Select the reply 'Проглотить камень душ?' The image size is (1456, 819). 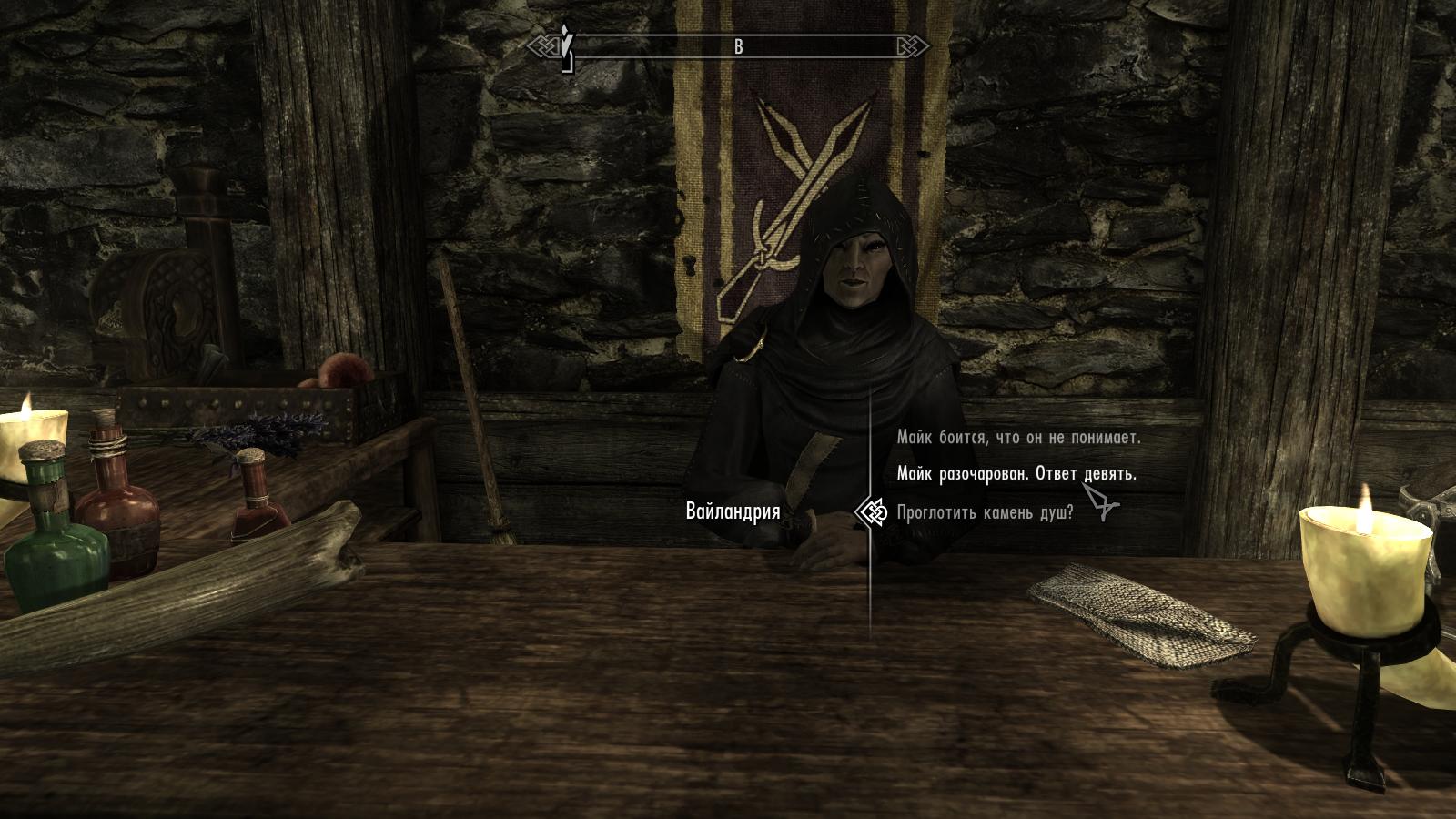click(x=987, y=511)
